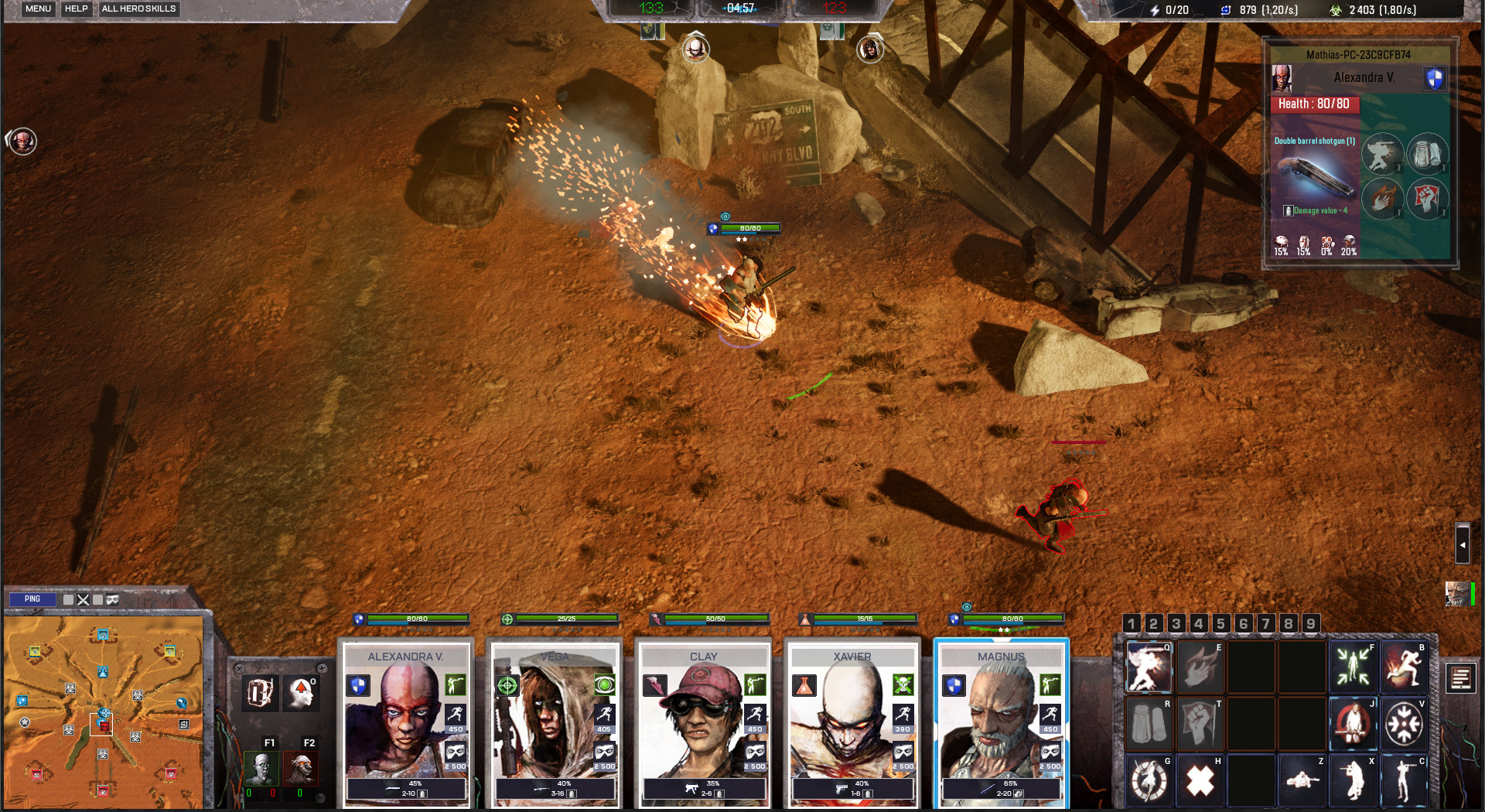This screenshot has width=1485, height=812.
Task: Activate the rally fist banner skill T
Action: [1199, 723]
